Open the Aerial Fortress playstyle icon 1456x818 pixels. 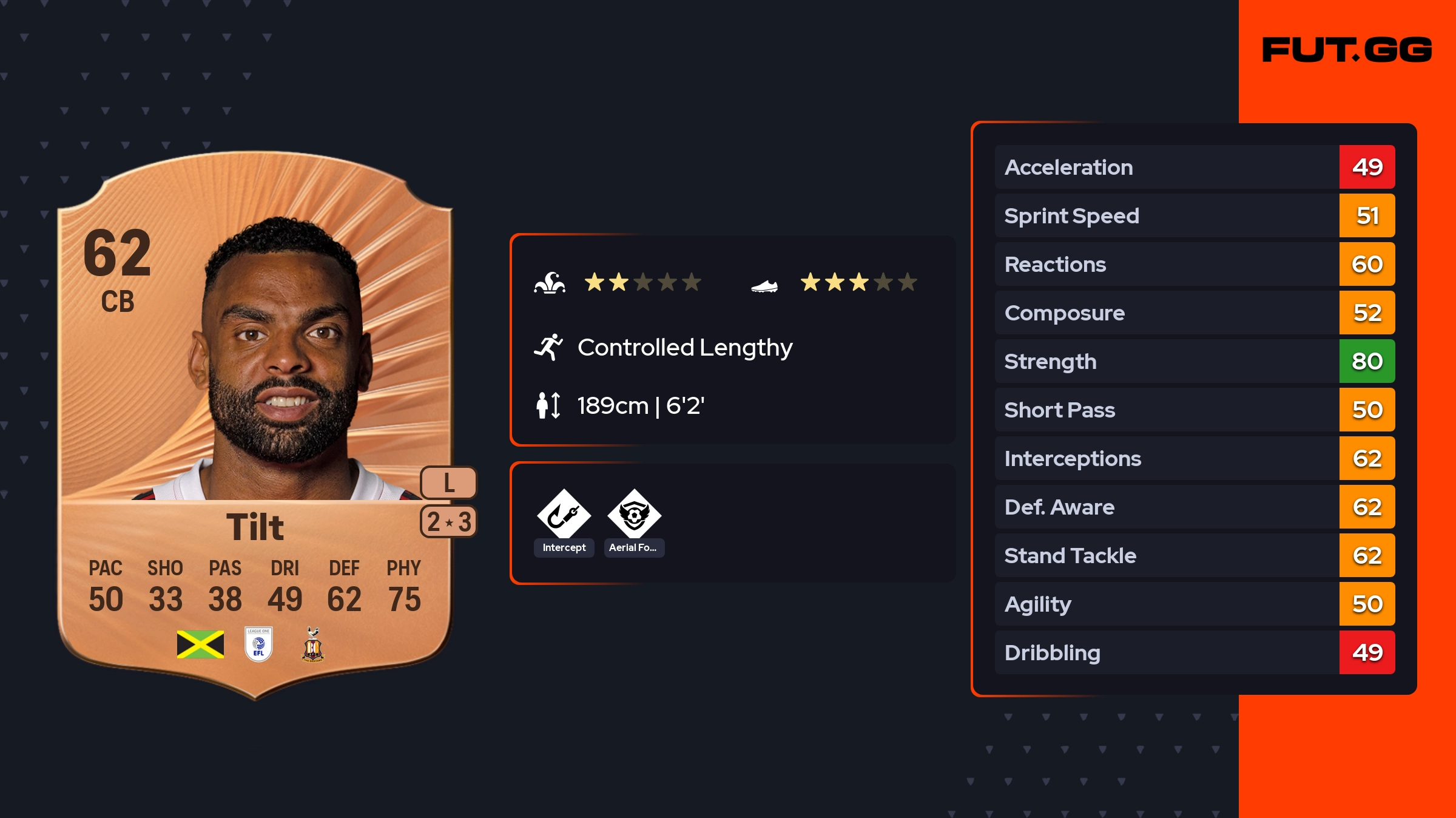(634, 515)
